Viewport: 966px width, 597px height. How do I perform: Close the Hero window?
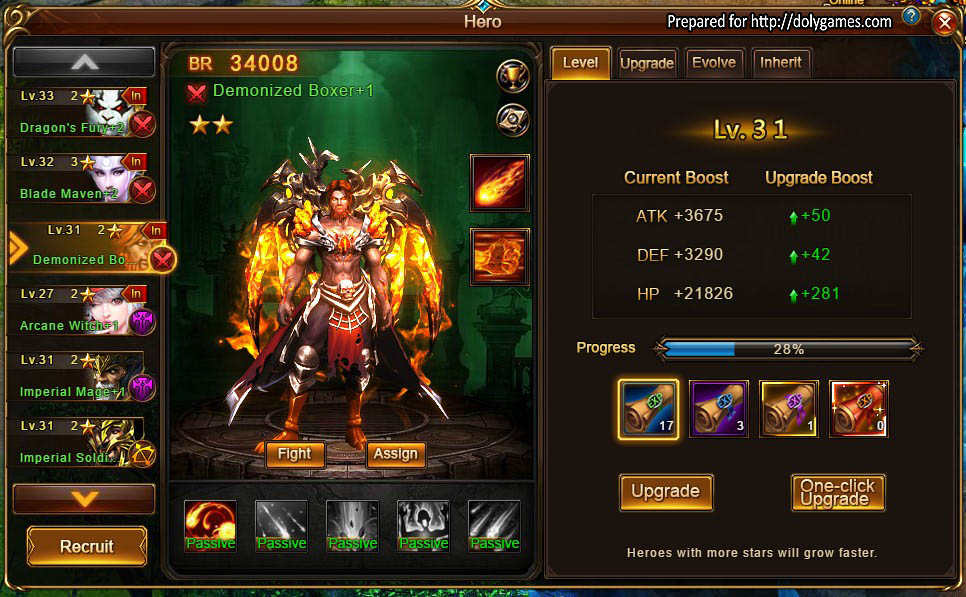[x=942, y=22]
